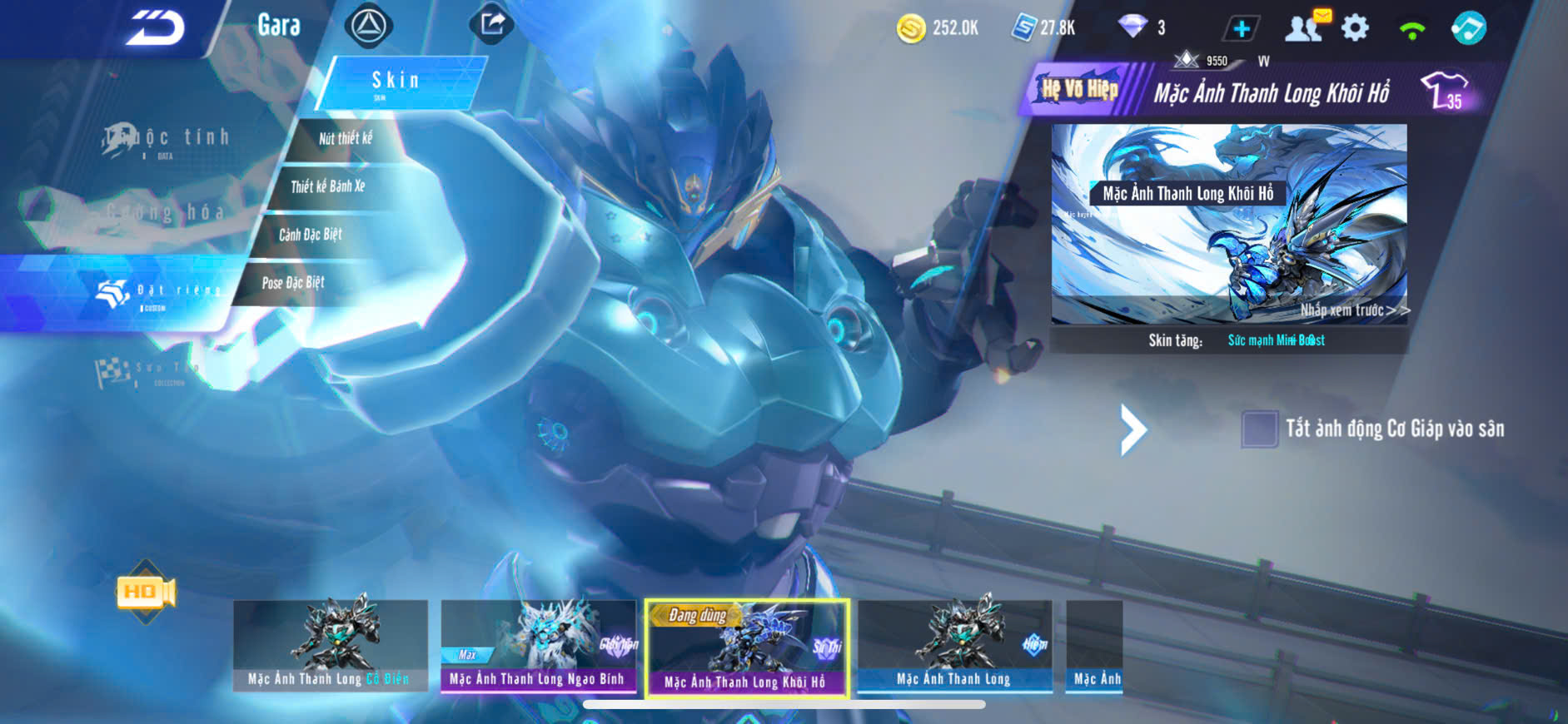
Task: Open the Skin tab
Action: [396, 82]
